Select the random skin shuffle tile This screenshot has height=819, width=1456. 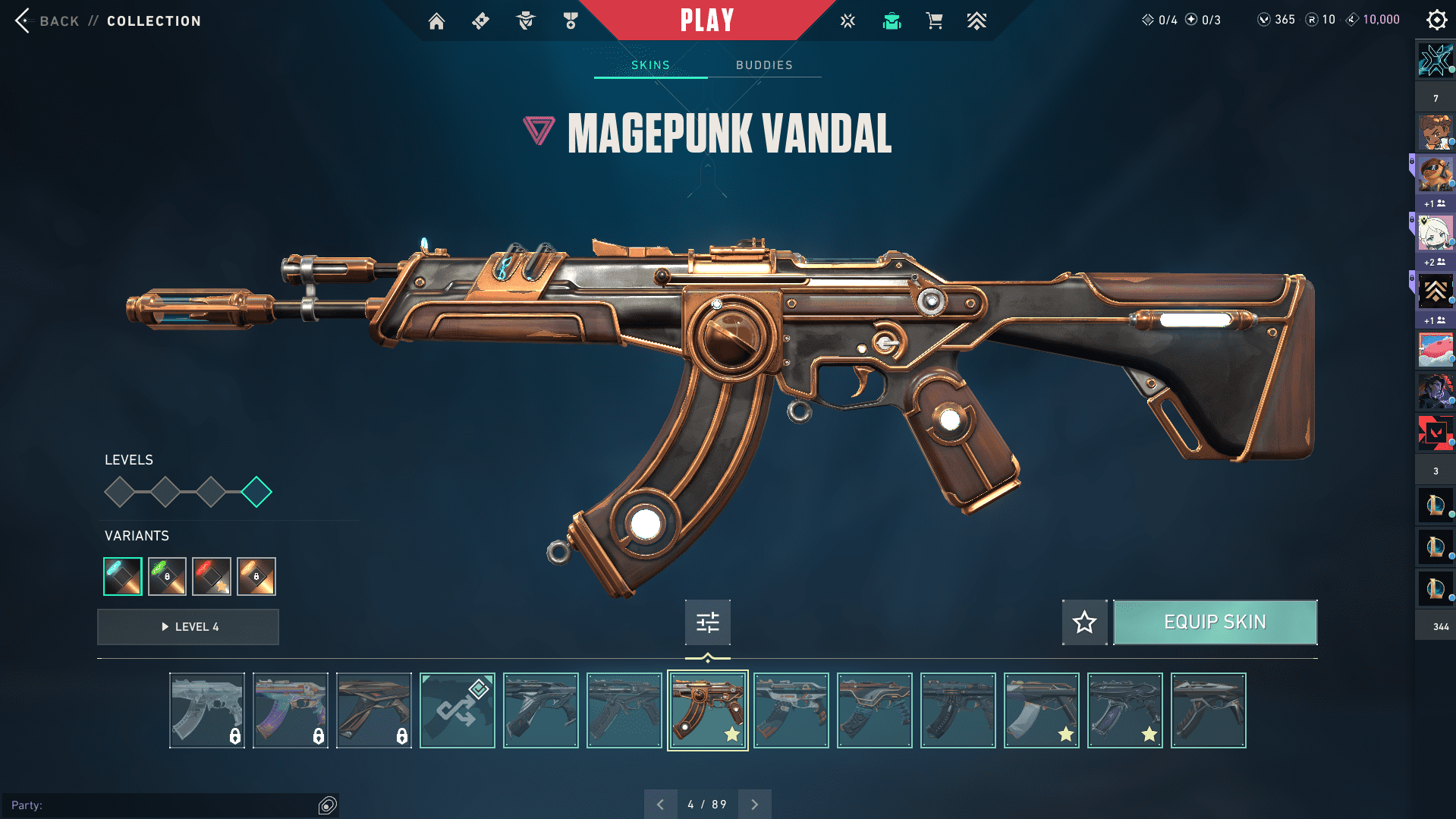[x=457, y=710]
